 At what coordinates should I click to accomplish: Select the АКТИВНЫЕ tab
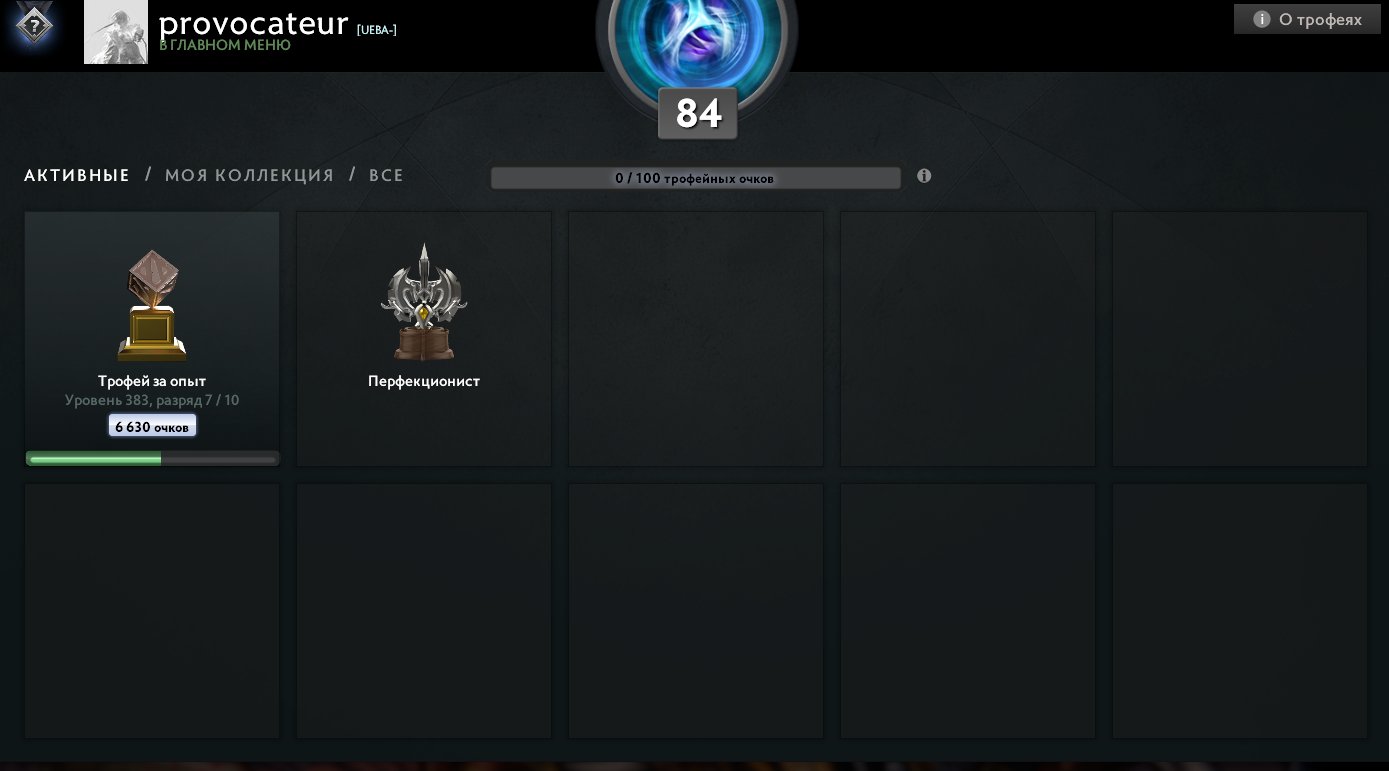pyautogui.click(x=76, y=175)
